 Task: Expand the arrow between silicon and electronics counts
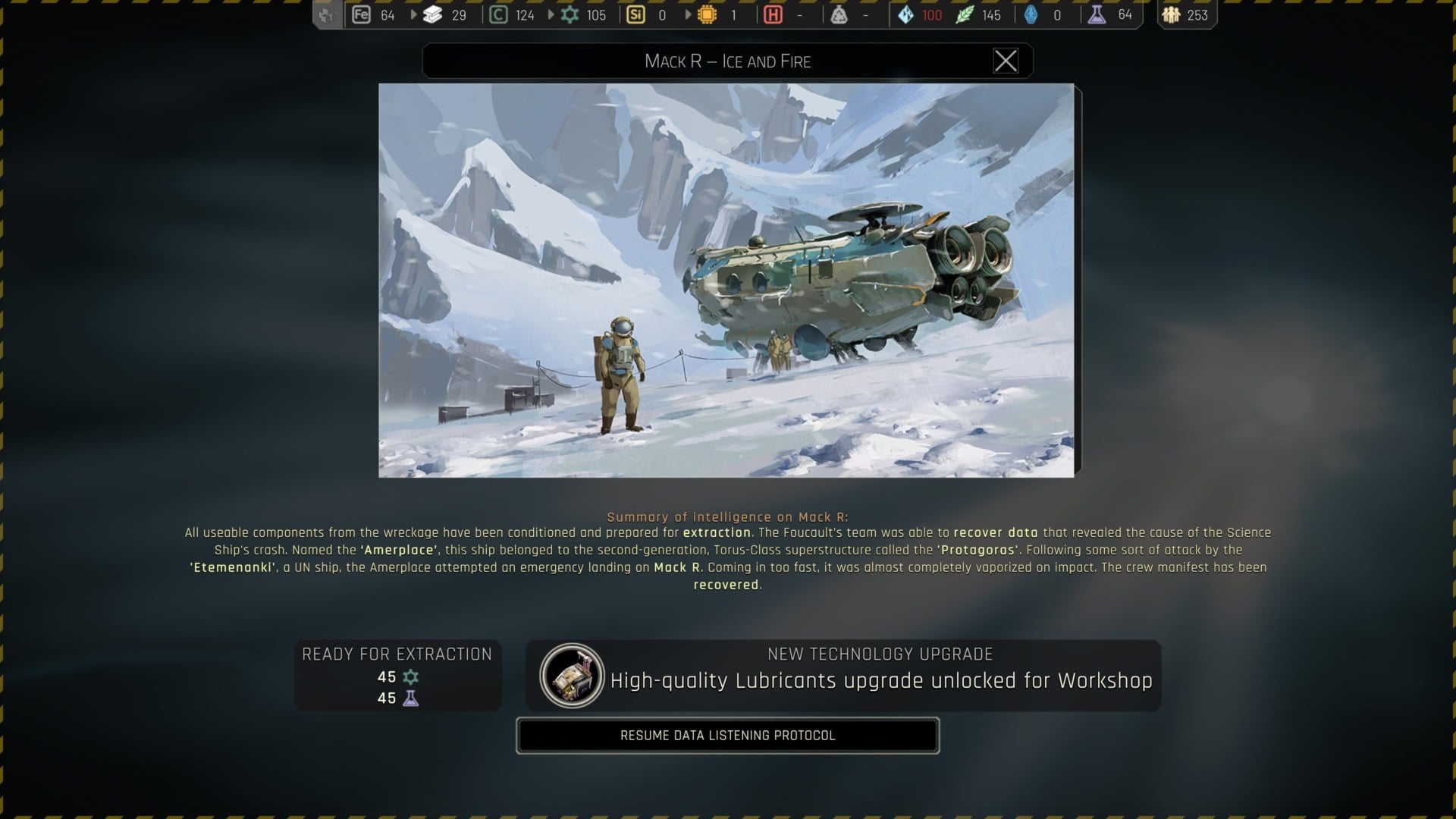coord(688,14)
